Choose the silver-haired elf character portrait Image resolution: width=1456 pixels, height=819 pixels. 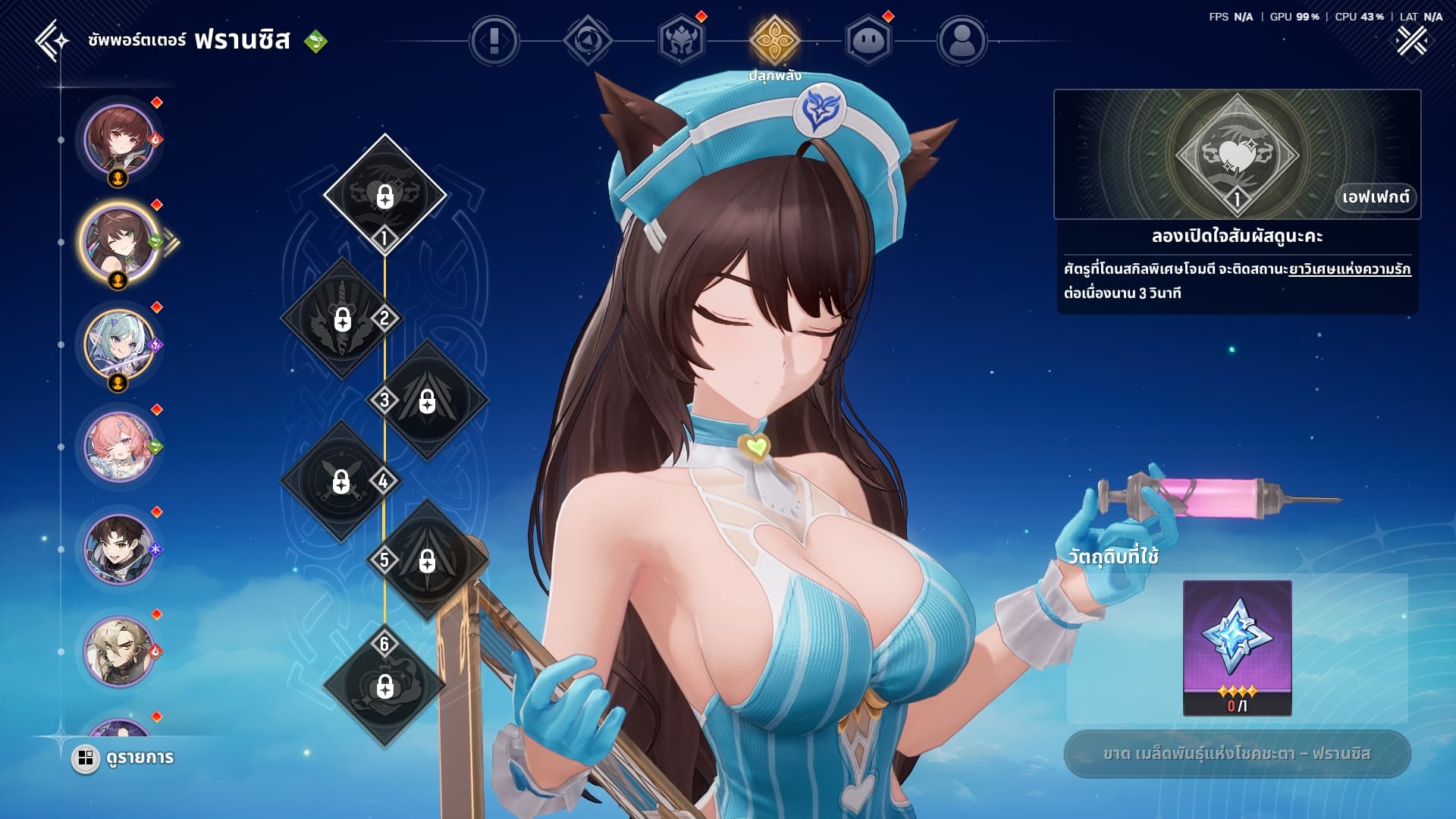[119, 345]
